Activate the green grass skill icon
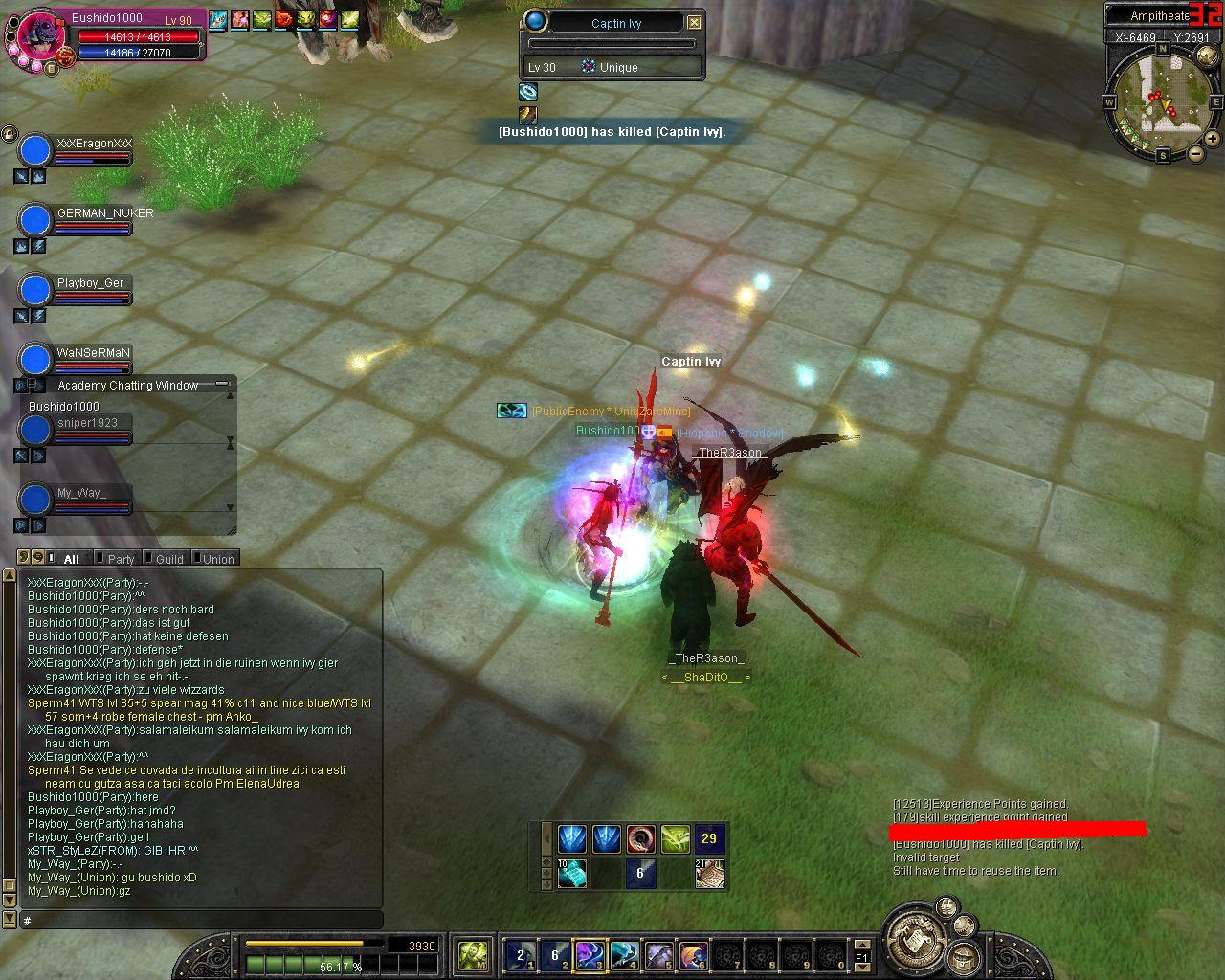This screenshot has width=1225, height=980. [675, 839]
